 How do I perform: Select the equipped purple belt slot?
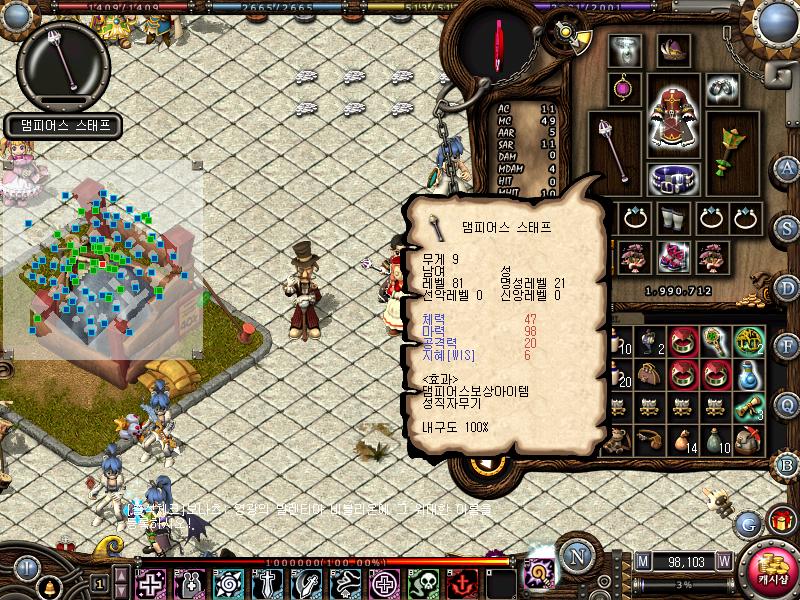[x=673, y=179]
